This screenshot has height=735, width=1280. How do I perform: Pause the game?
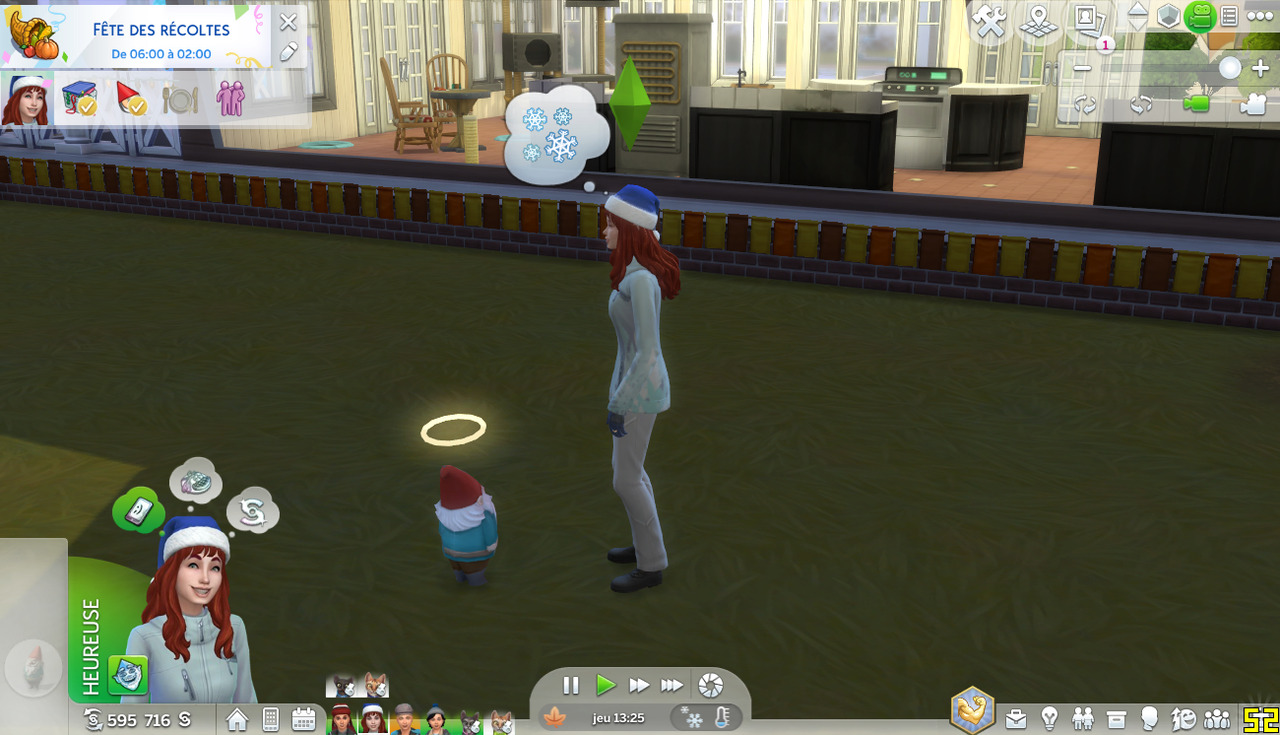pos(571,685)
